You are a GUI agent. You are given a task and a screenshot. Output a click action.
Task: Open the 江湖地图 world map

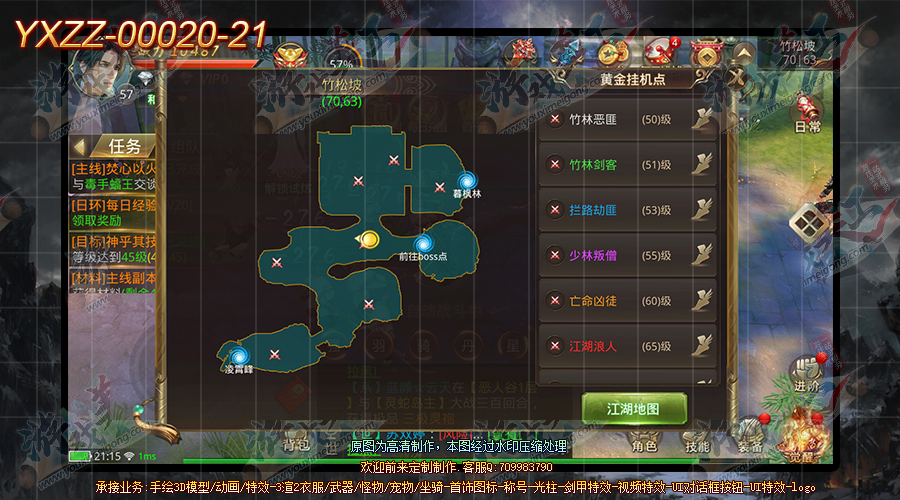tap(634, 409)
